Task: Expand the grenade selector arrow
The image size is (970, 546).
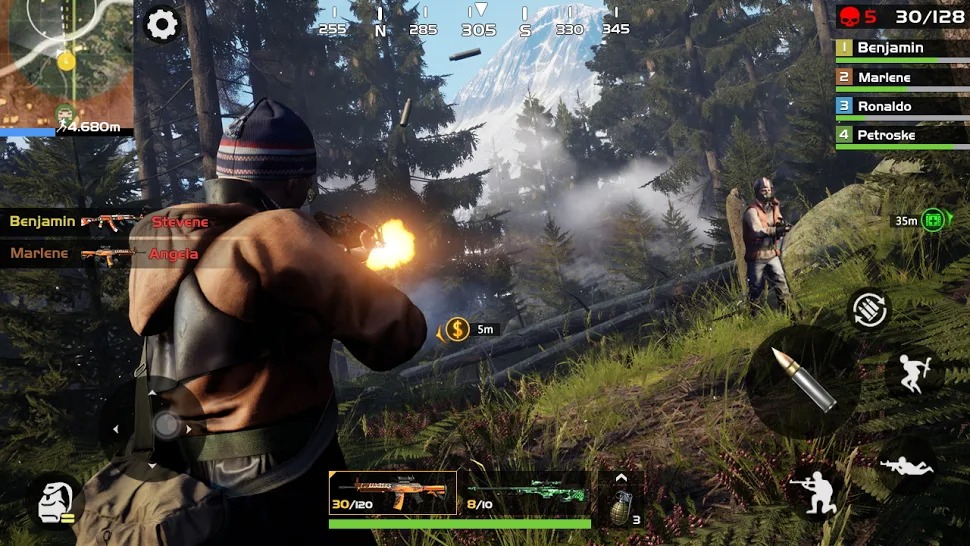Action: [x=621, y=477]
